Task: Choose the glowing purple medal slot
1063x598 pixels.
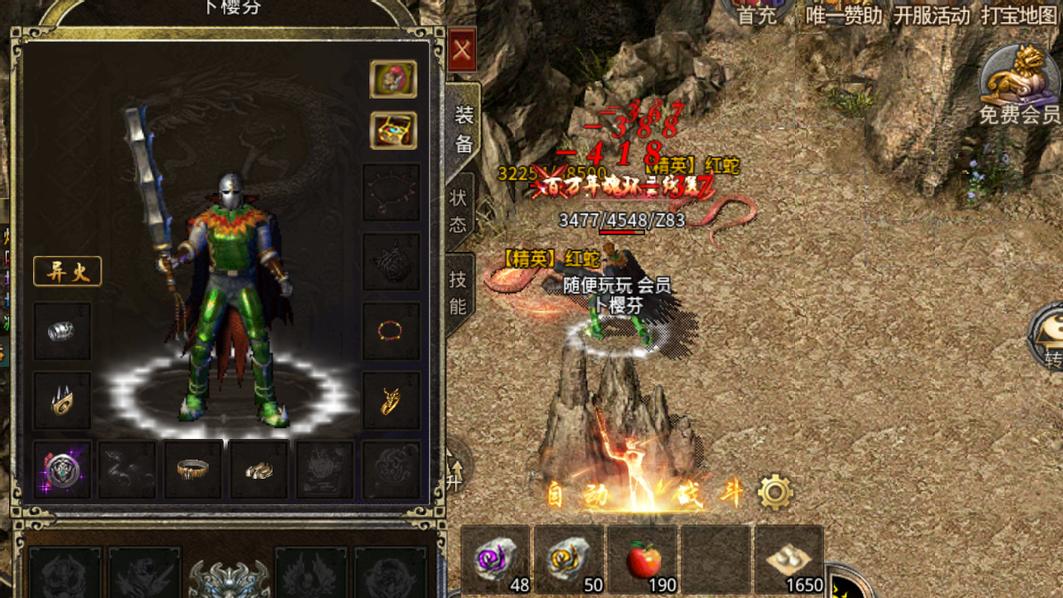Action: (x=62, y=469)
